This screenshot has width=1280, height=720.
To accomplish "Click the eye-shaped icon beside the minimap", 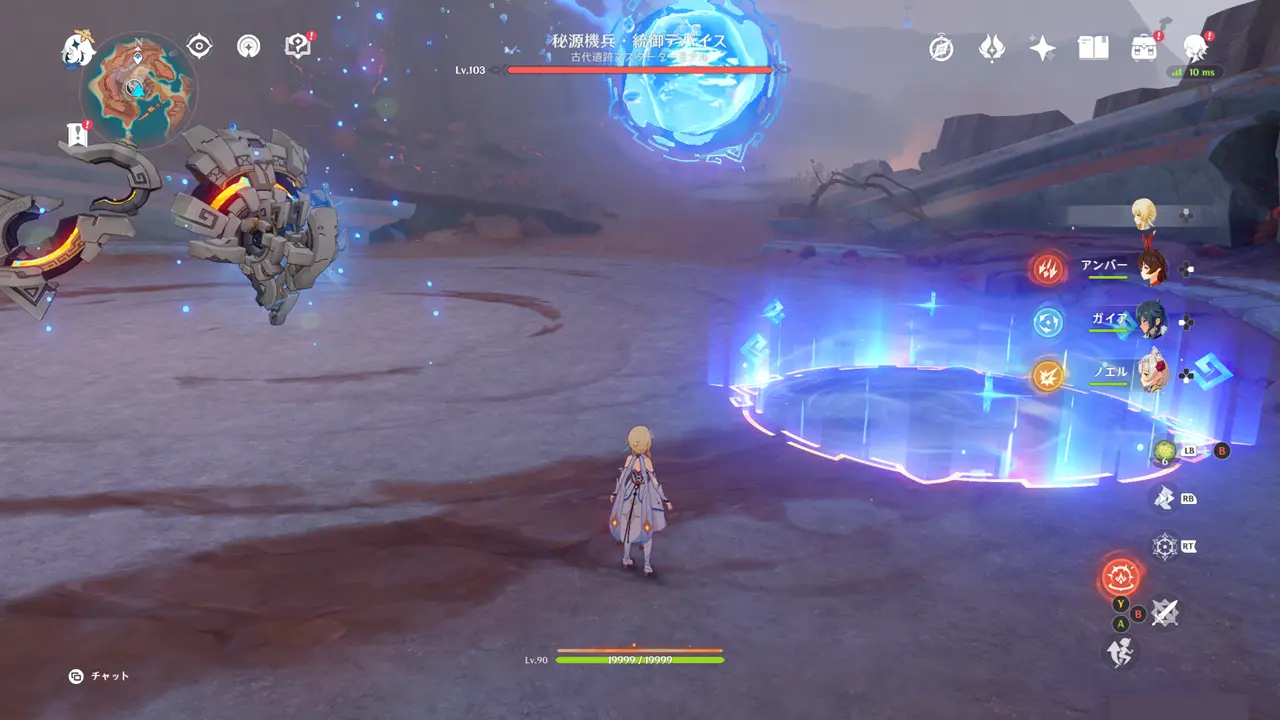I will (200, 46).
